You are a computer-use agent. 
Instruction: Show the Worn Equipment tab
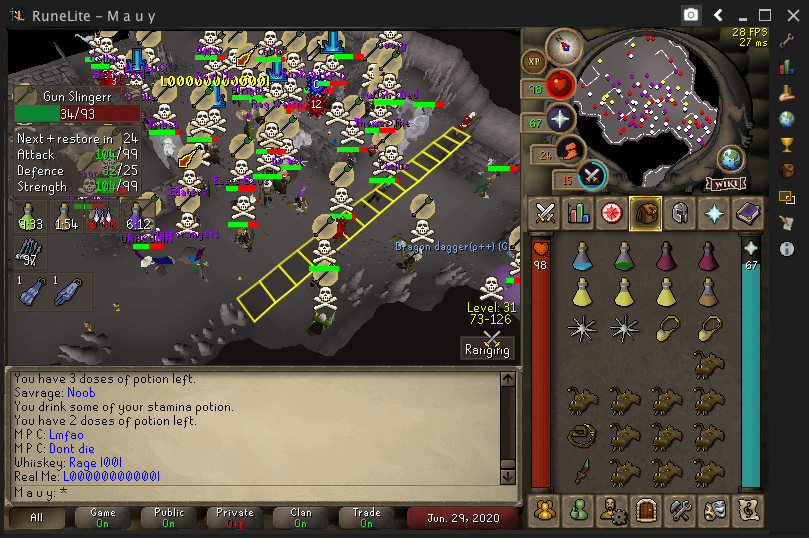(679, 213)
